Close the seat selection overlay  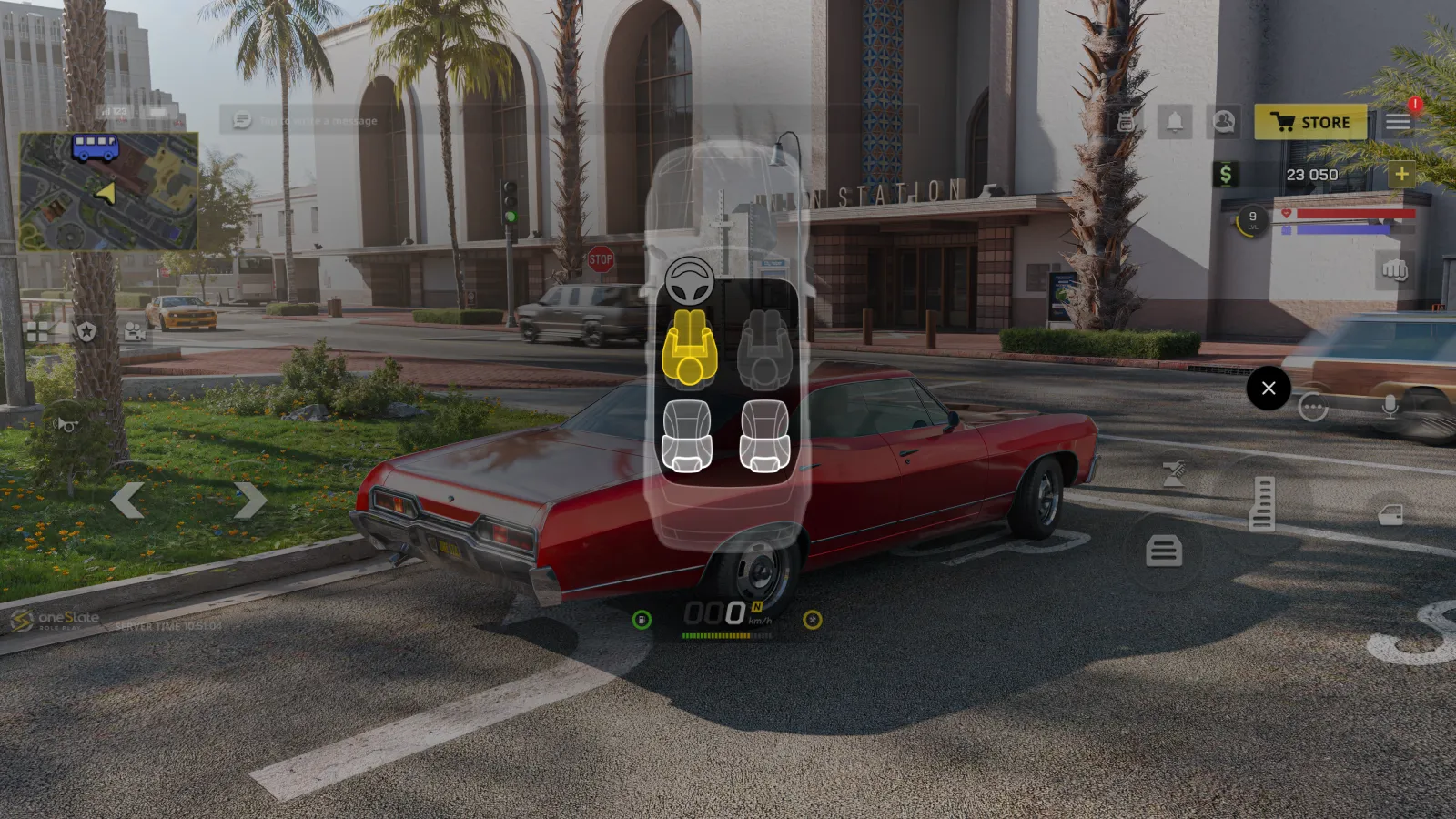pyautogui.click(x=1269, y=389)
